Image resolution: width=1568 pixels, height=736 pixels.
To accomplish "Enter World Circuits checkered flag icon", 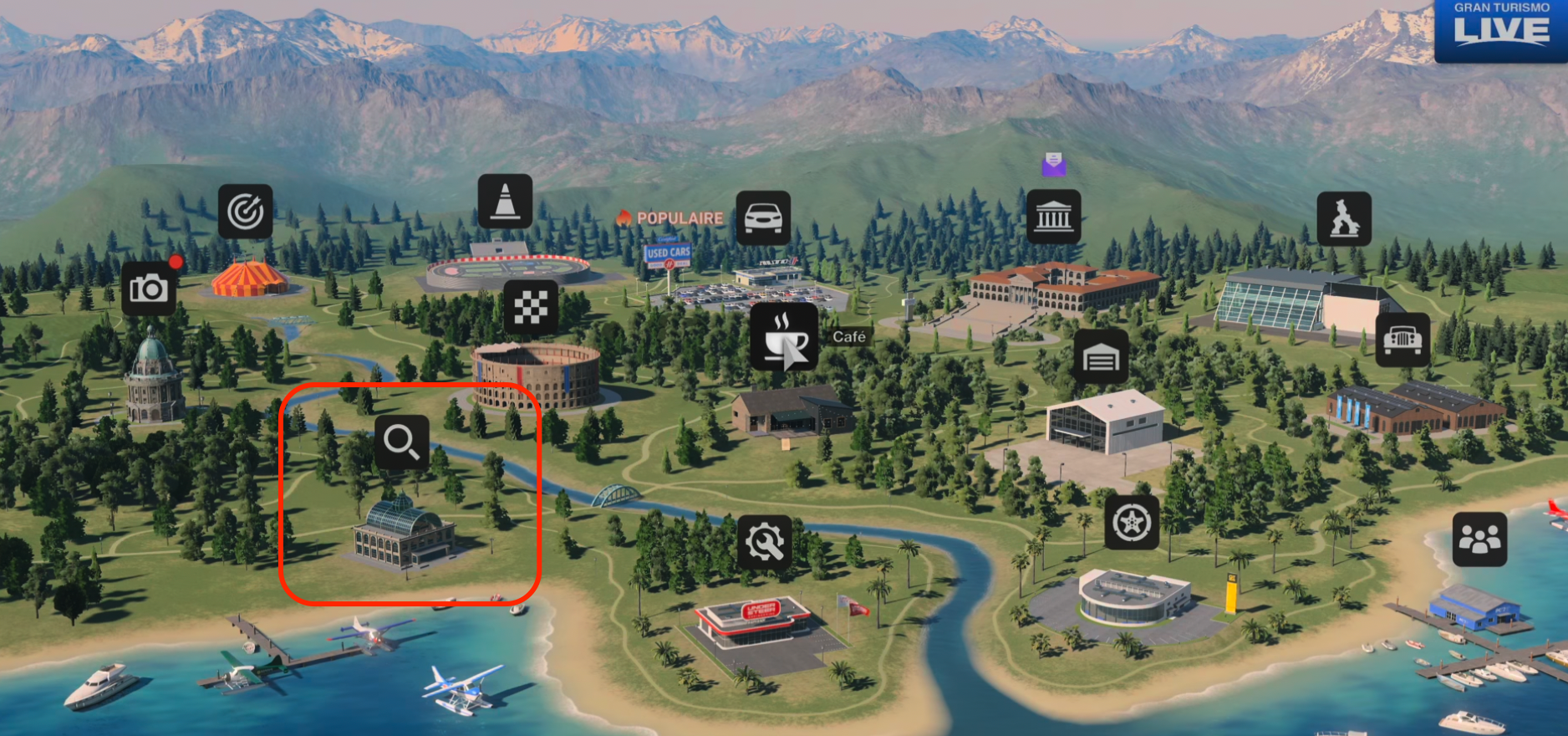I will (x=531, y=308).
